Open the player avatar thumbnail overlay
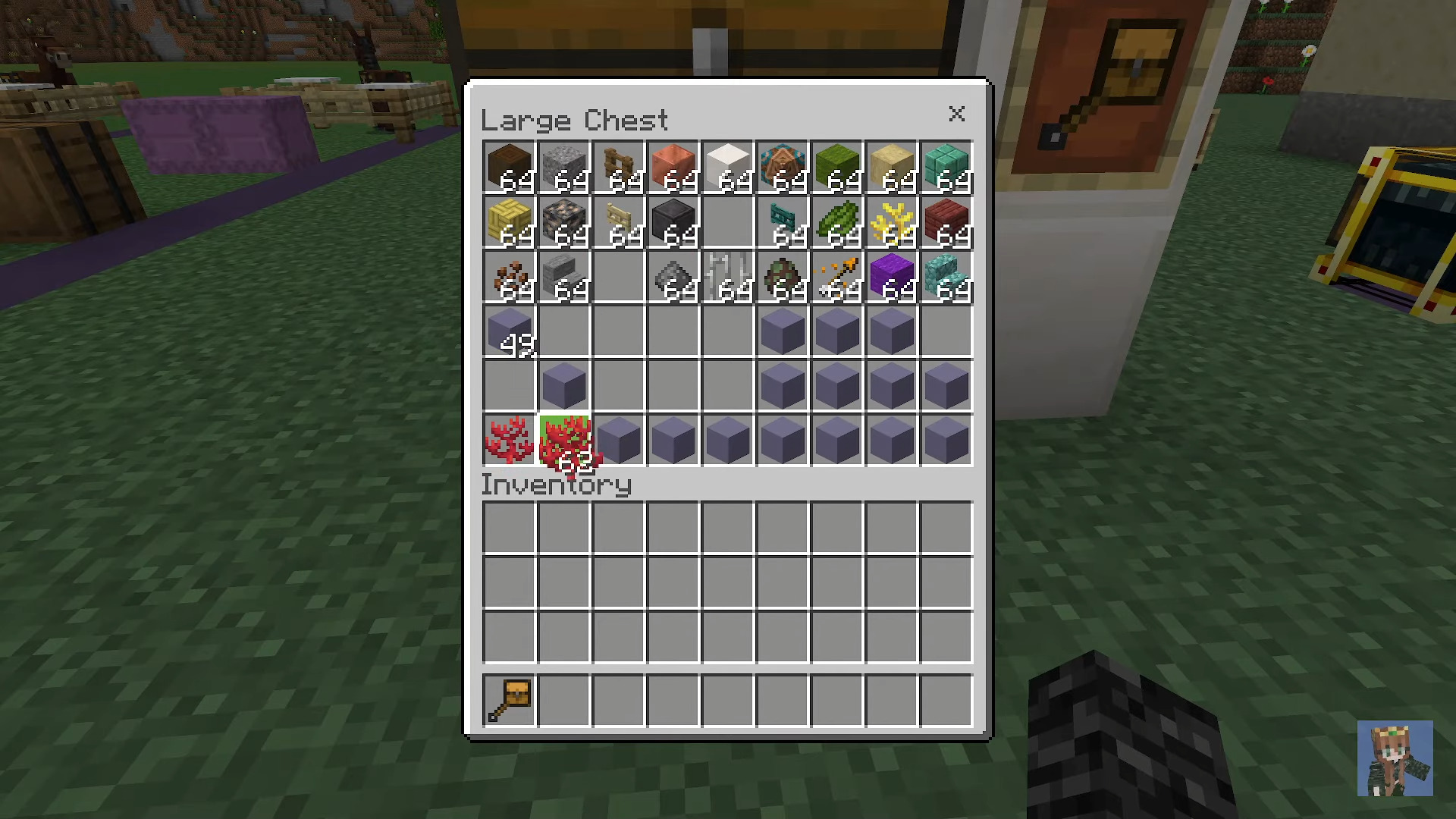Screen dimensions: 1456x819 pos(1395,758)
